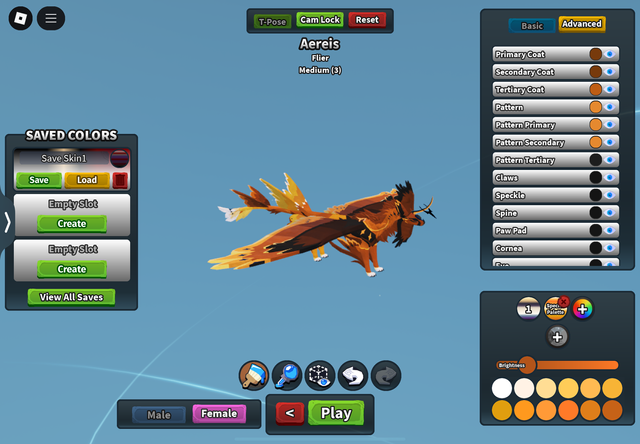Toggle the T-Pose button
The image size is (640, 444).
[x=272, y=20]
